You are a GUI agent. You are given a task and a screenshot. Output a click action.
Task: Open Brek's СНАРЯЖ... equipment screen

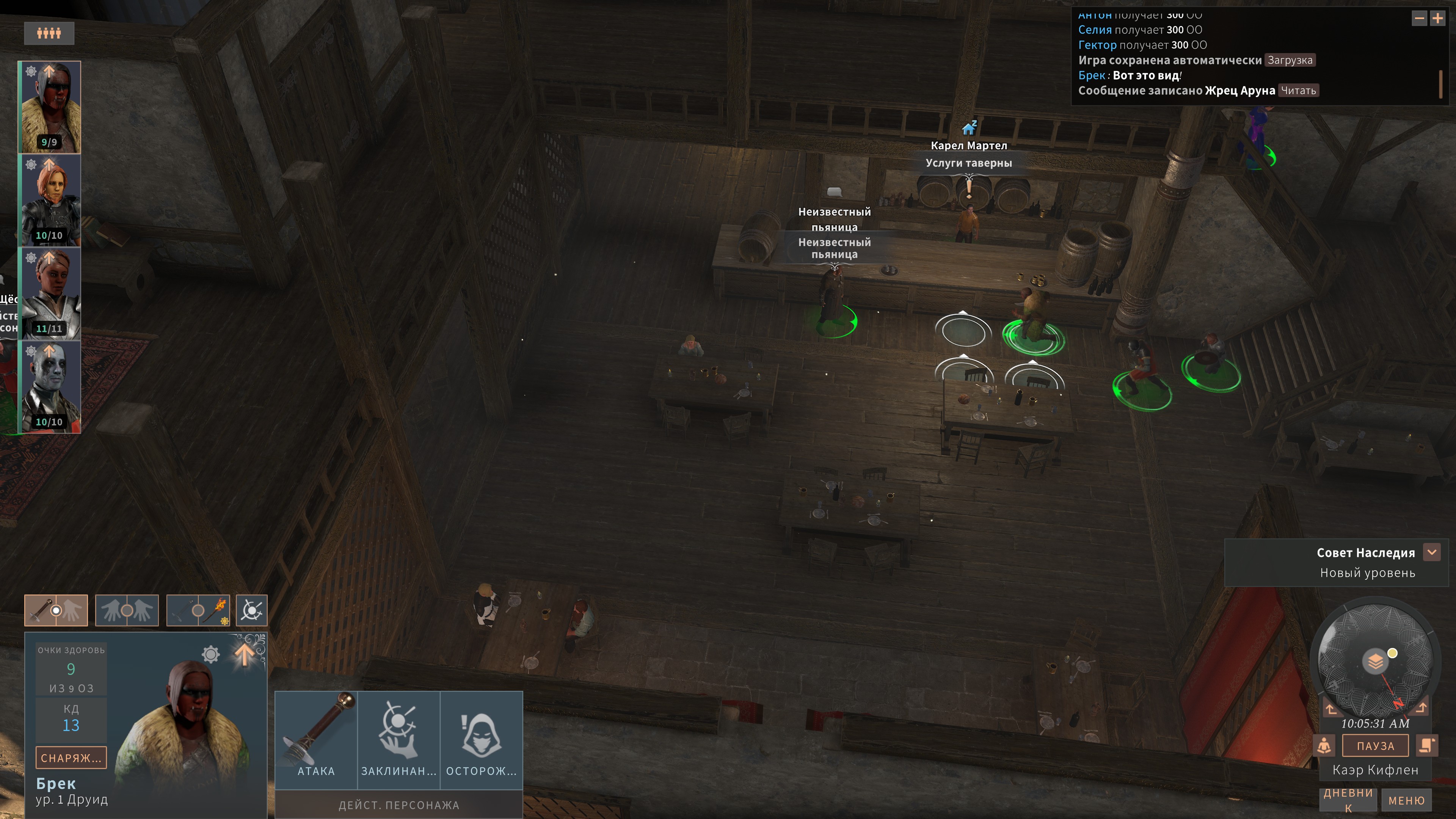point(71,758)
